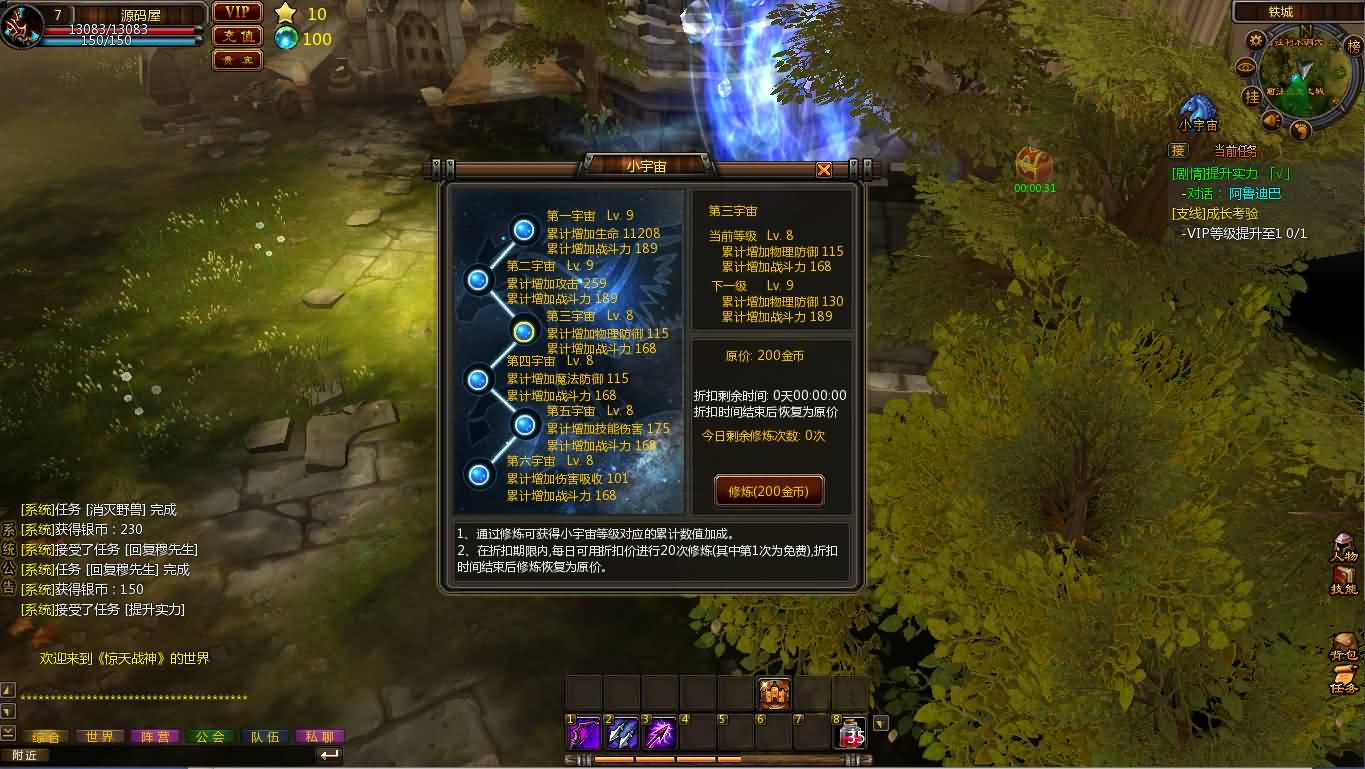The image size is (1365, 769).
Task: Select the 第一宇宙 Lv.9 node in the tree
Action: (x=524, y=230)
